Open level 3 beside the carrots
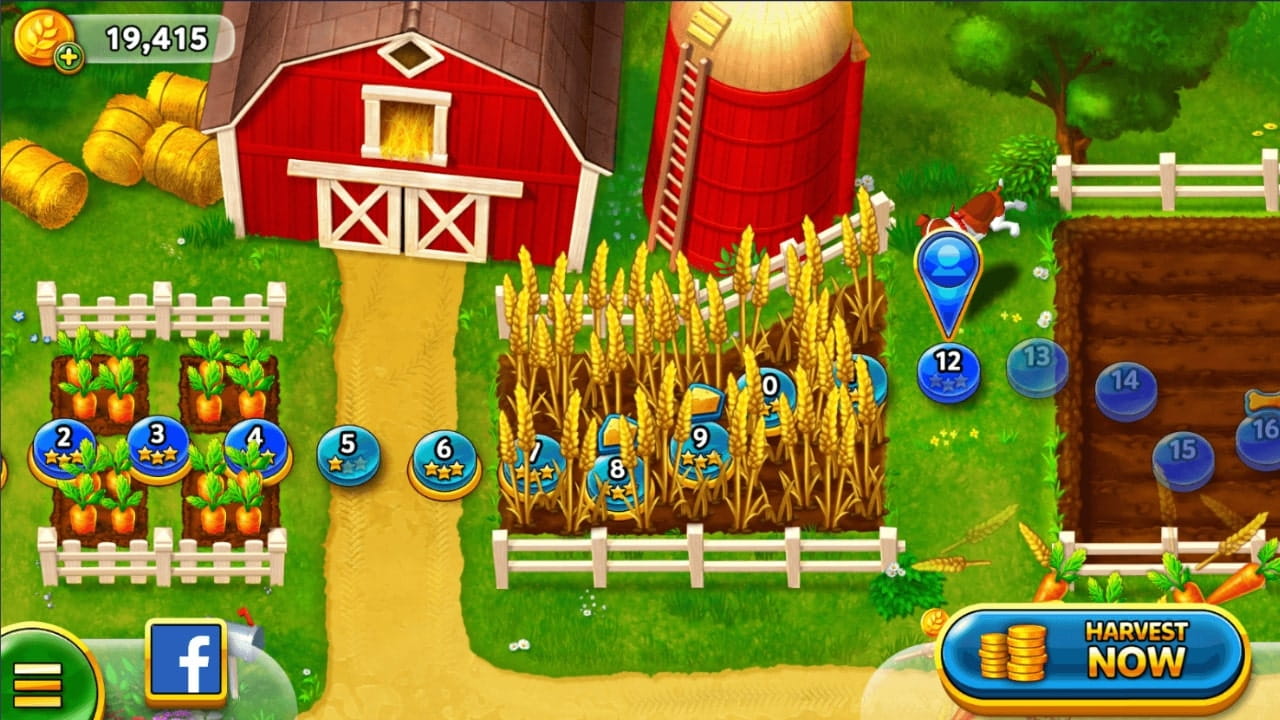 (x=155, y=447)
